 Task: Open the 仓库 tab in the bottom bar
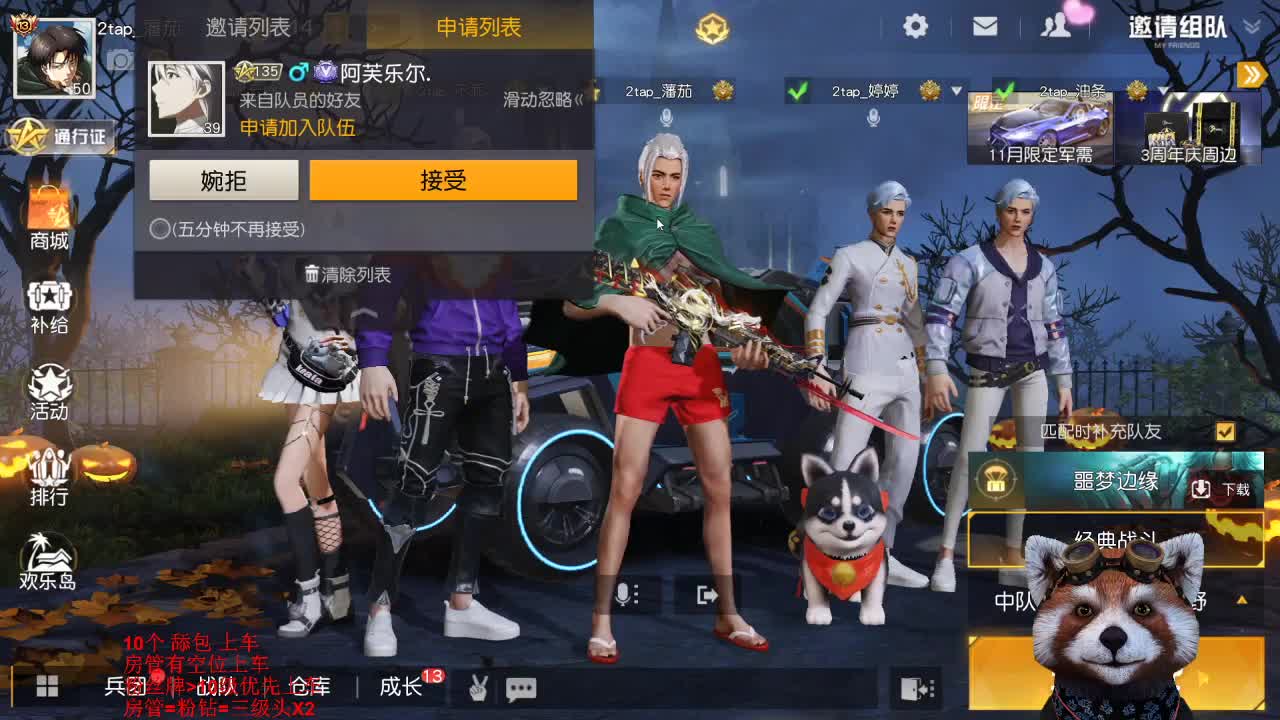click(310, 688)
